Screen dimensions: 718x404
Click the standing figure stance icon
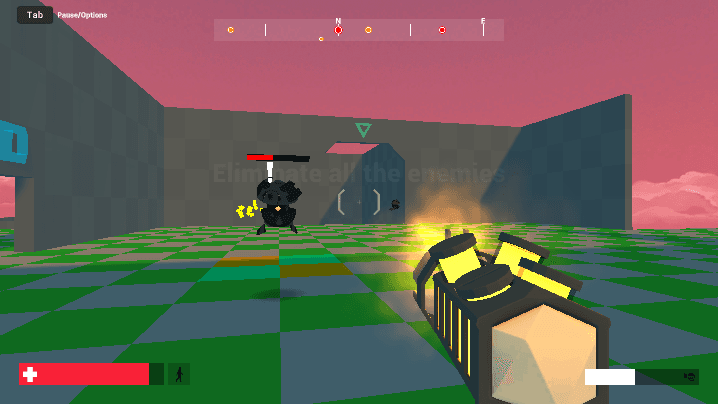pos(179,374)
